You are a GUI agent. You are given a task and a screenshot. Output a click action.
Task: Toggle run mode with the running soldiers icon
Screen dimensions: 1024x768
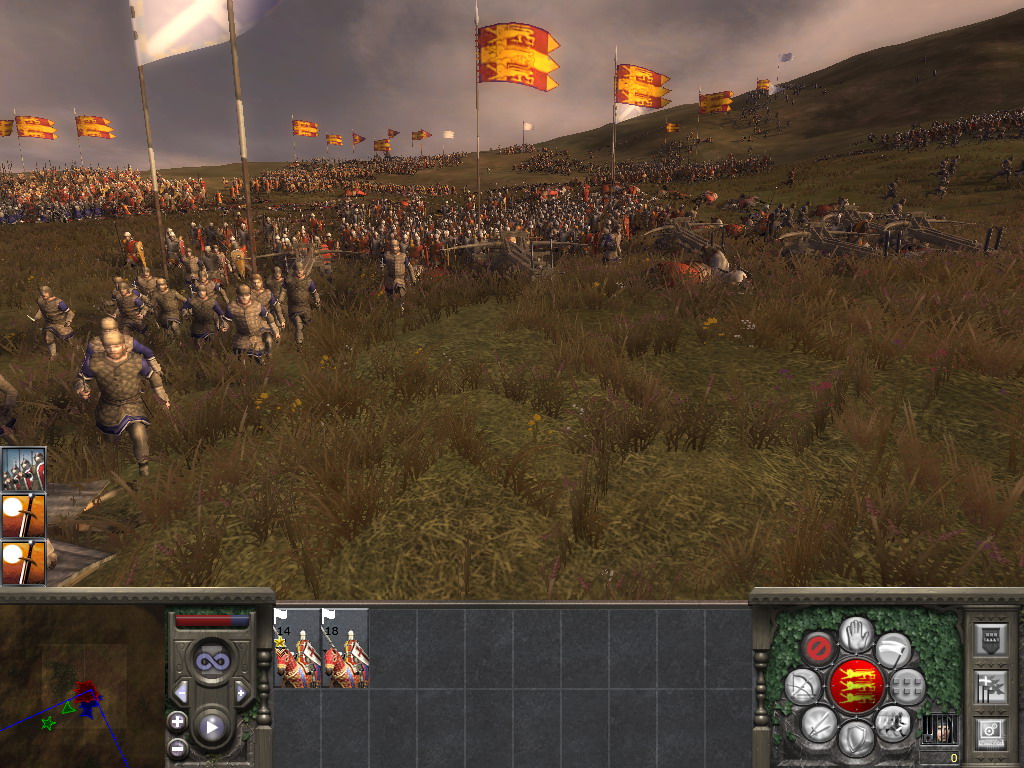coord(892,722)
